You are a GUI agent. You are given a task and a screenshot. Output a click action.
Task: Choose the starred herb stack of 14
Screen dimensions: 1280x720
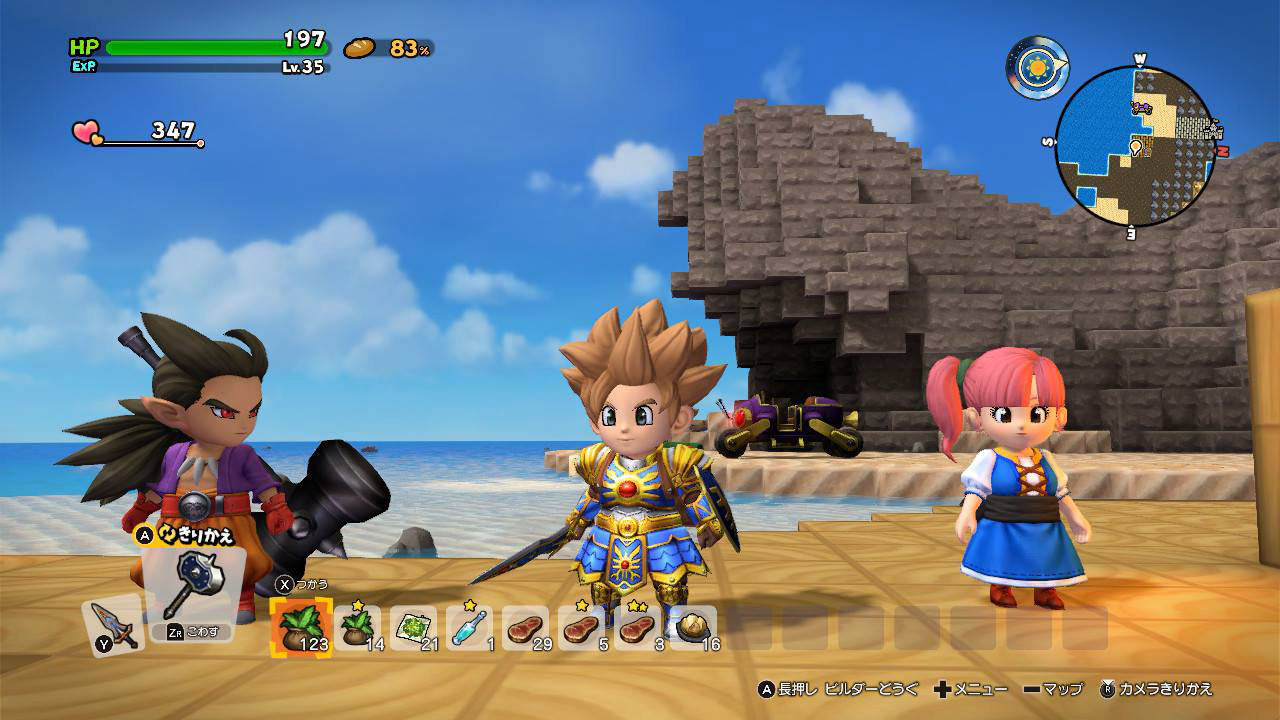point(358,627)
